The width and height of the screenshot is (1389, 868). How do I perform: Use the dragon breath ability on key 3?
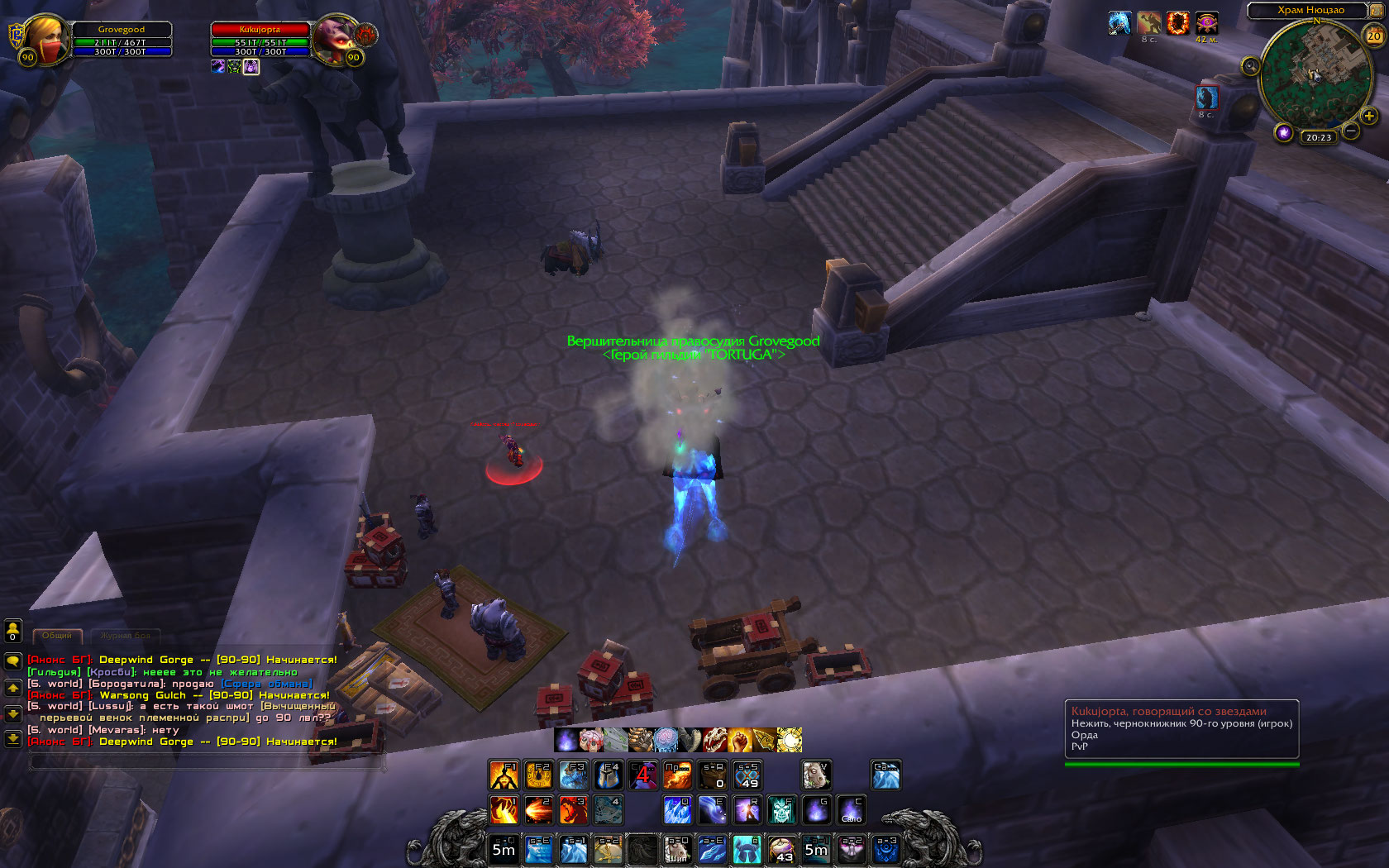(x=573, y=810)
